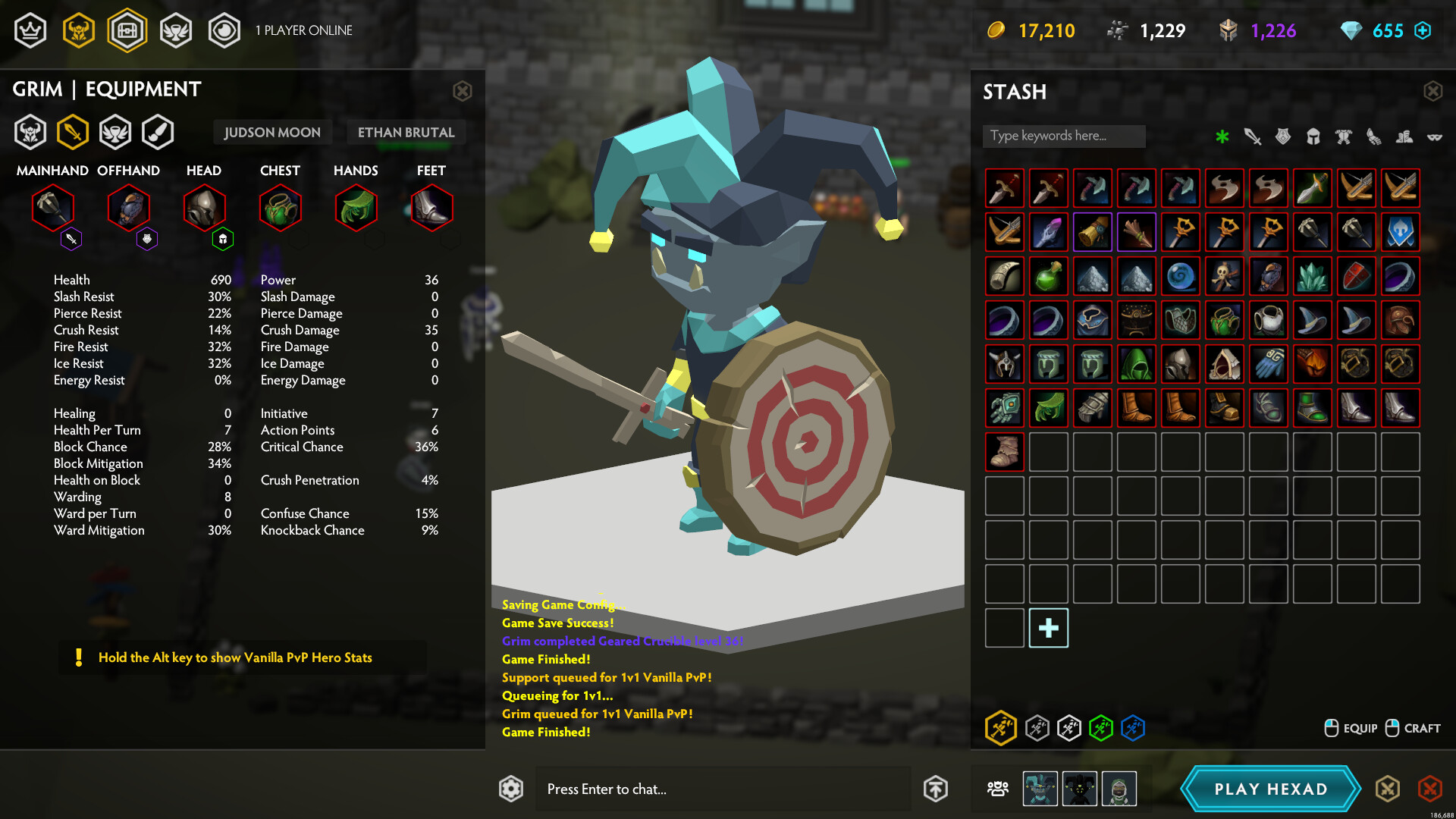Screen dimensions: 1456x819
Task: Filter stash by boots
Action: tap(1403, 137)
